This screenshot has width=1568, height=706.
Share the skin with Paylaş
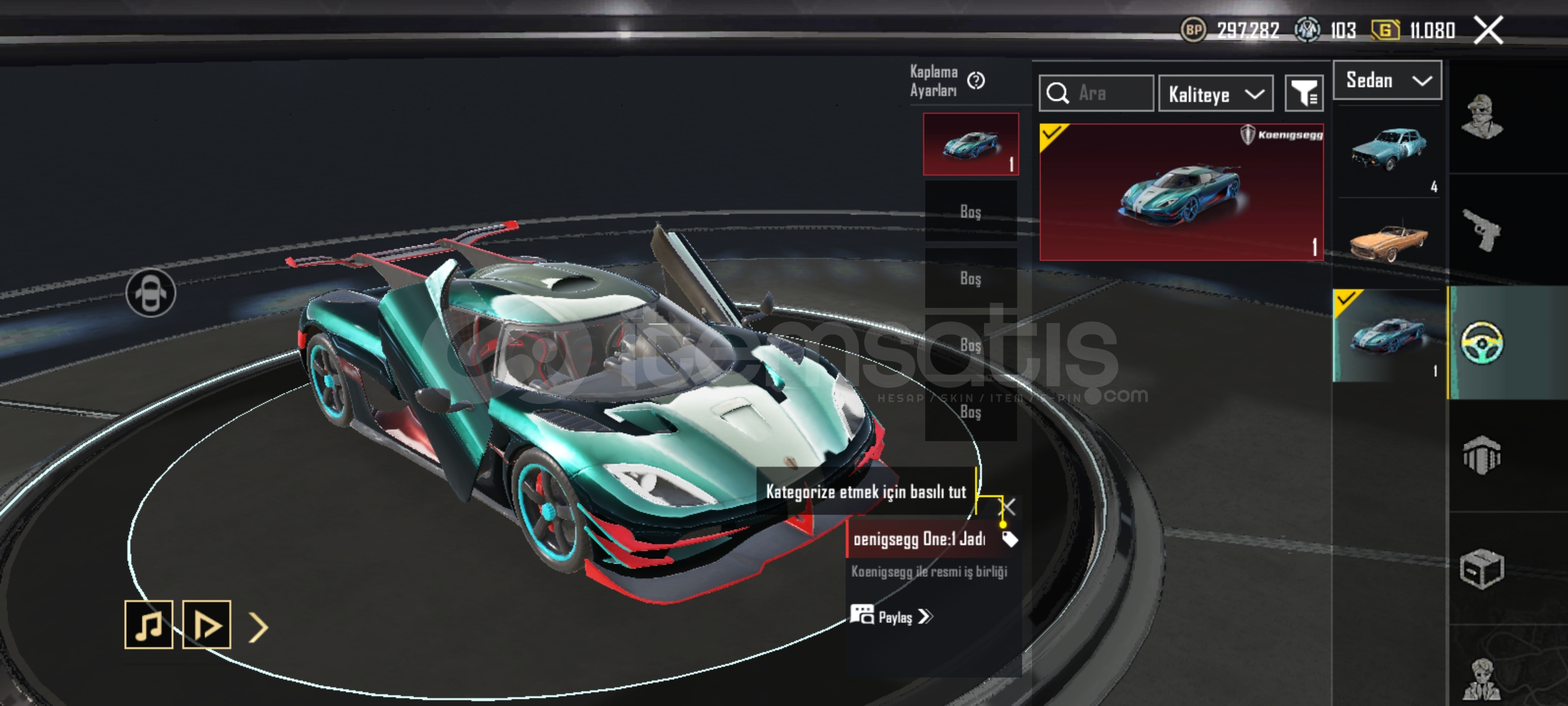(x=892, y=616)
